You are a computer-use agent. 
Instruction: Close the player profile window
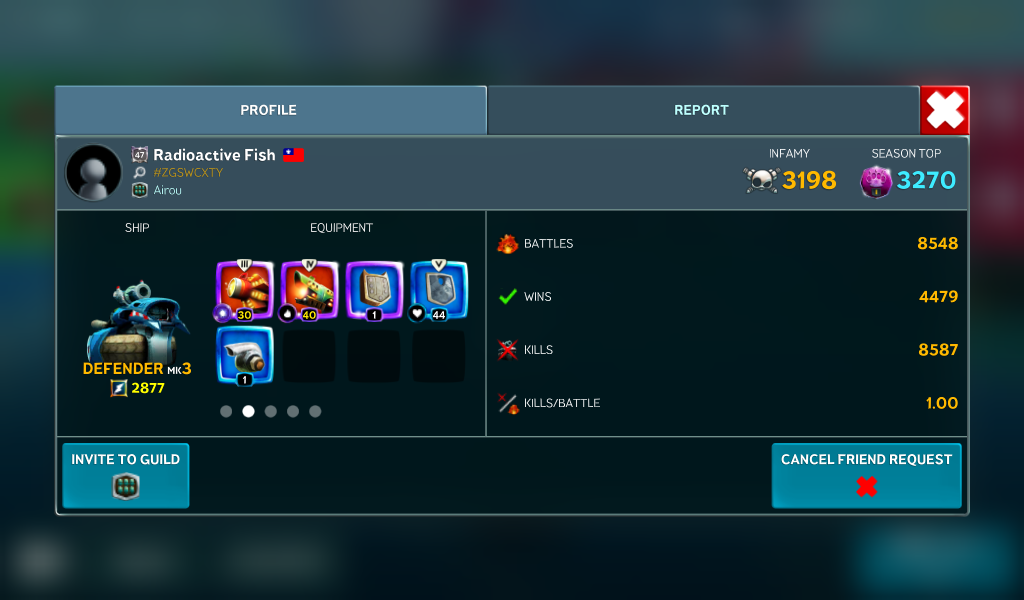click(x=944, y=110)
